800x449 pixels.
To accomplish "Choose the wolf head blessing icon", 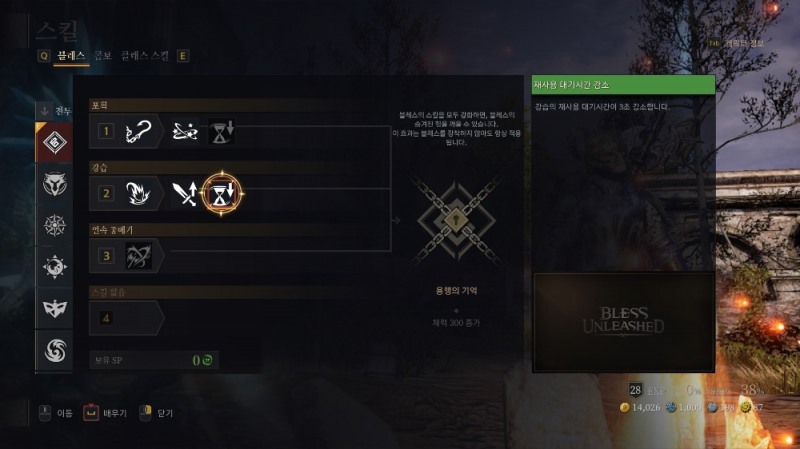I will click(54, 184).
